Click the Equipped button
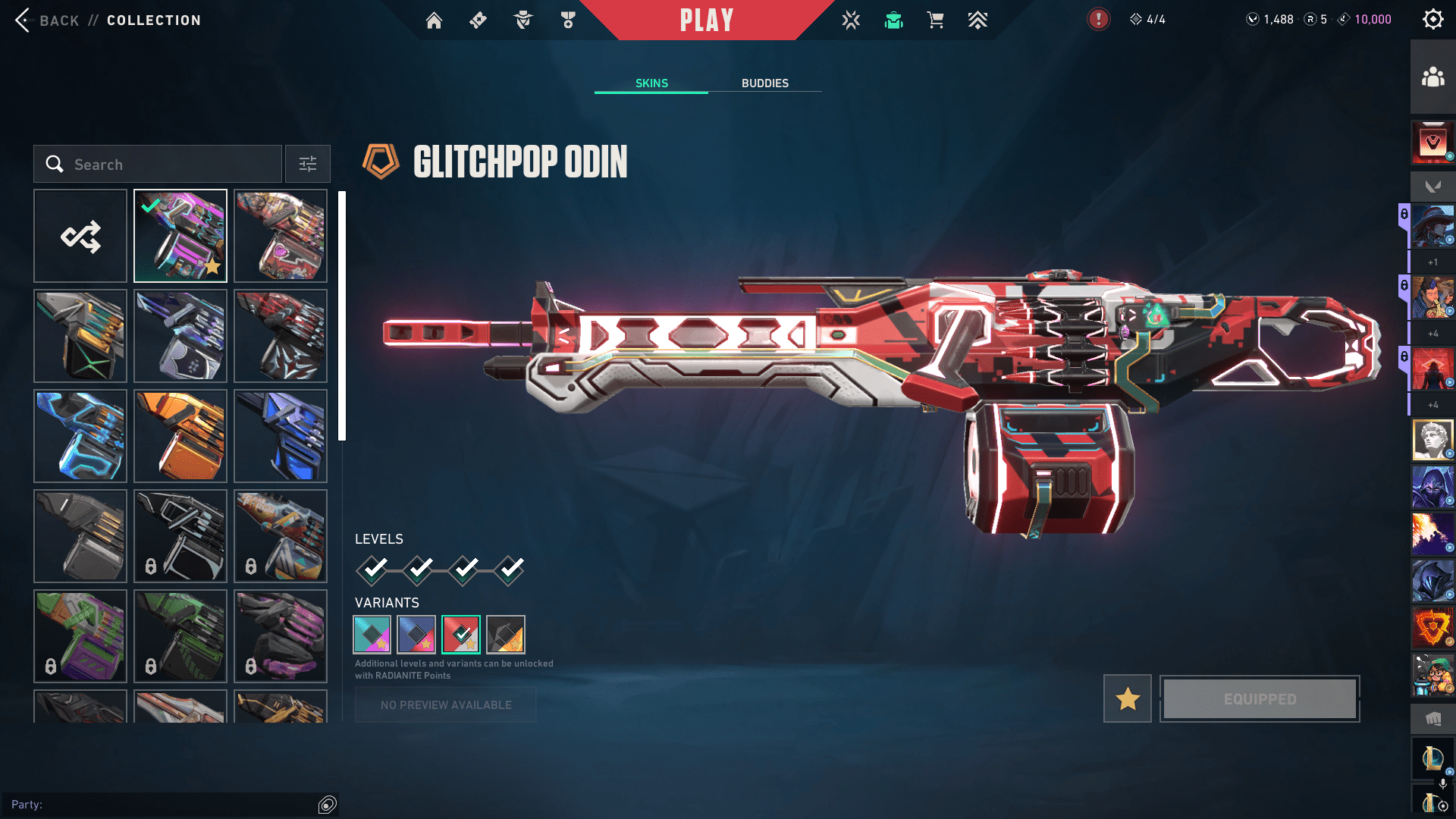1456x819 pixels. [x=1260, y=698]
